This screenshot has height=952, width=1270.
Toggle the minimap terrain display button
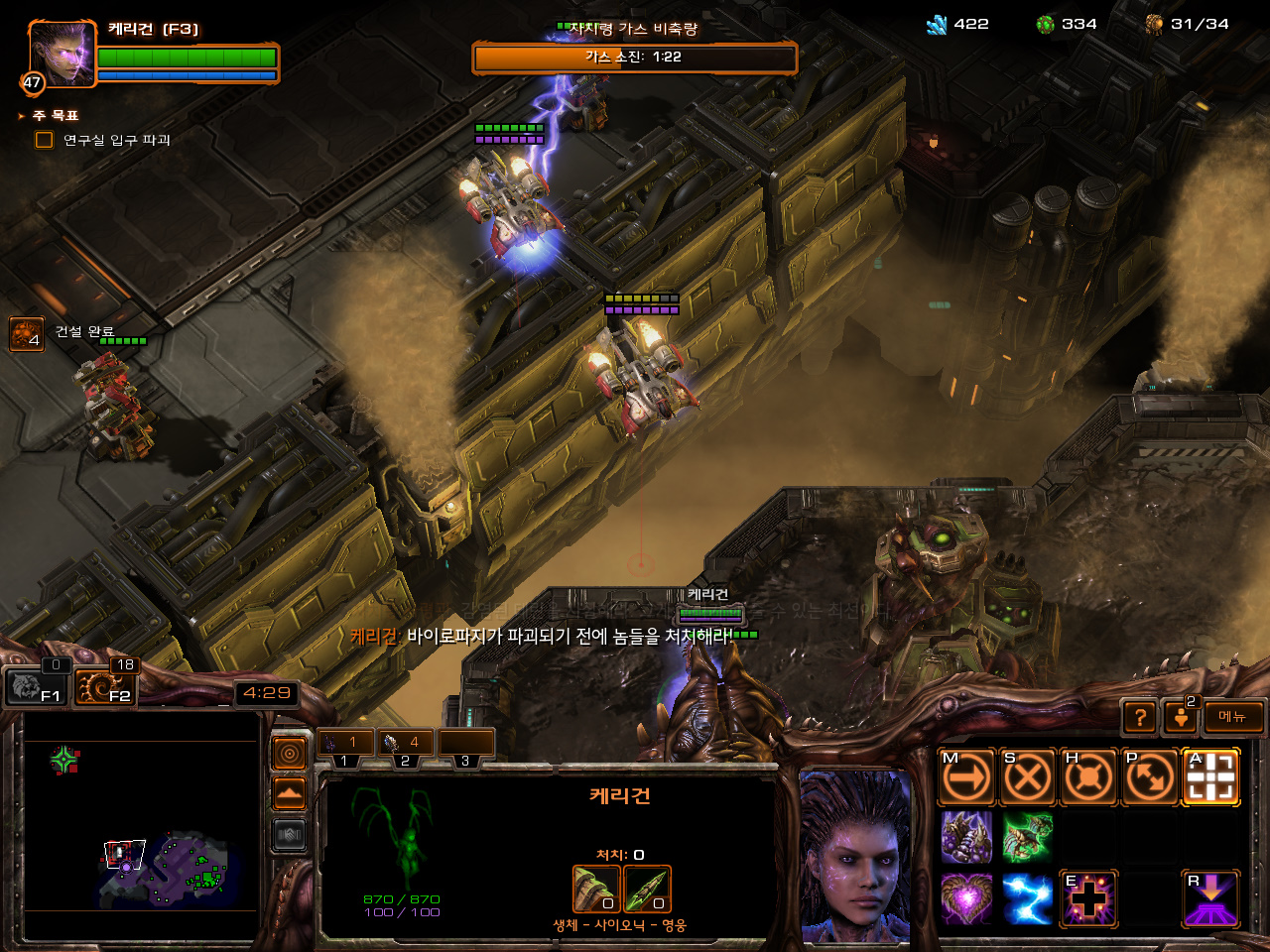pyautogui.click(x=290, y=793)
